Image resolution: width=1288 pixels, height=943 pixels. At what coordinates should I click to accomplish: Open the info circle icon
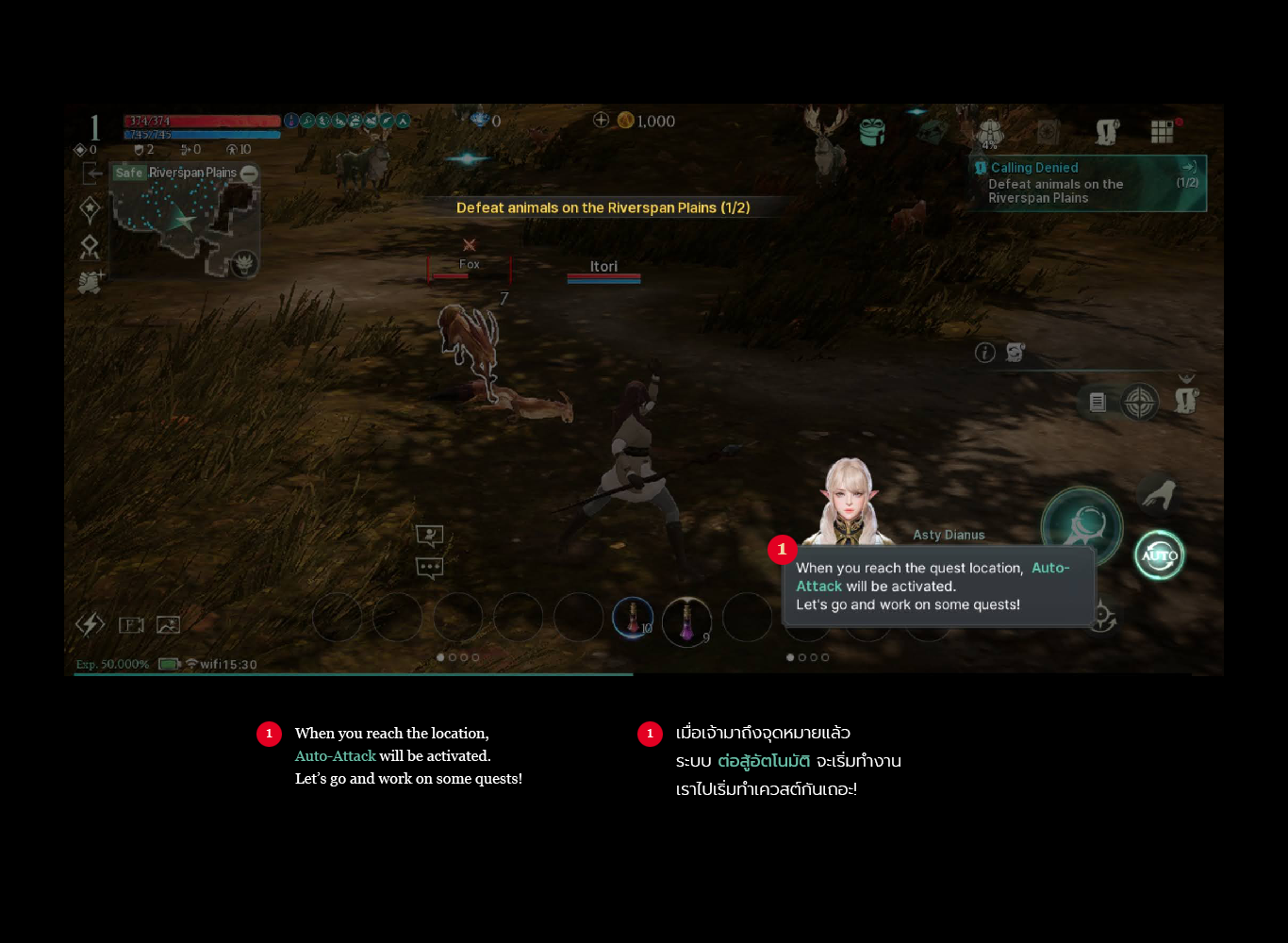pos(984,353)
